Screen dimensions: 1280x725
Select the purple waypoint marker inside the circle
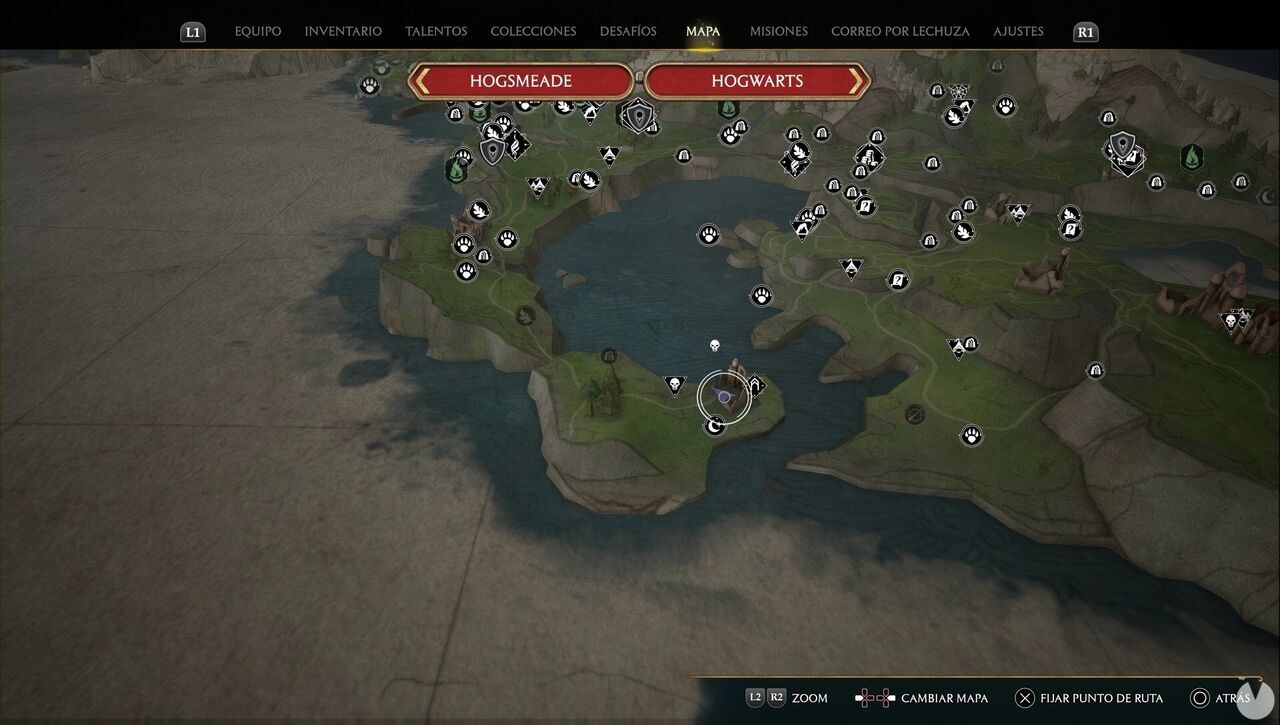(x=722, y=396)
